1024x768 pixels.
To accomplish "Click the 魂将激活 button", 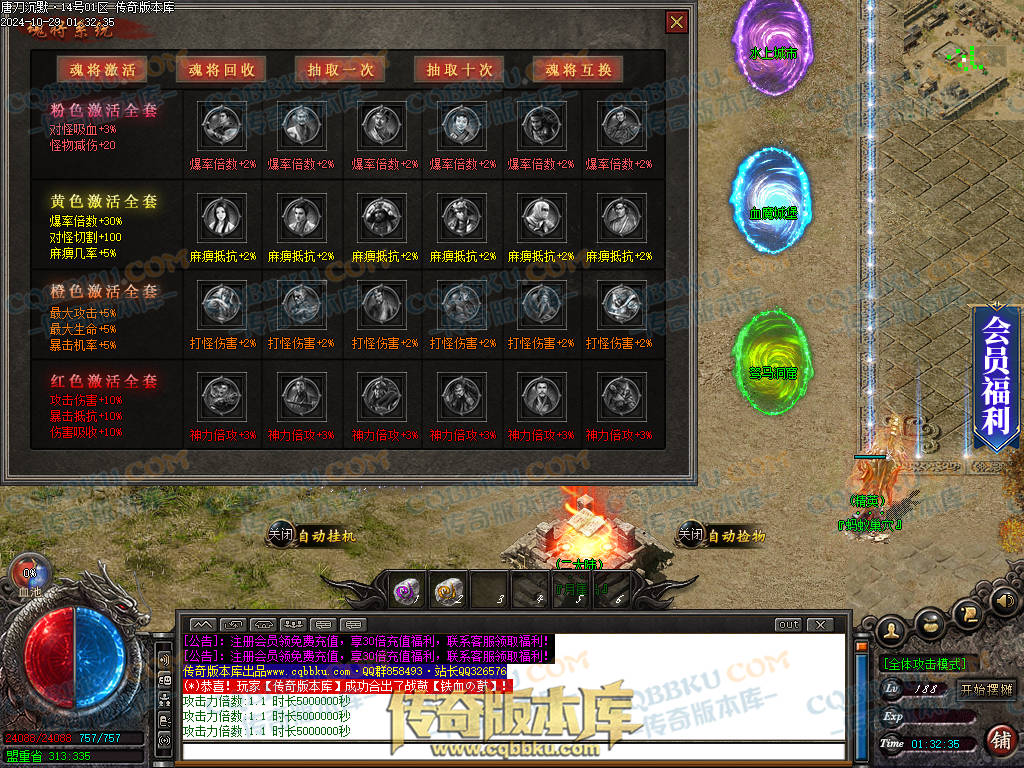I will click(101, 69).
